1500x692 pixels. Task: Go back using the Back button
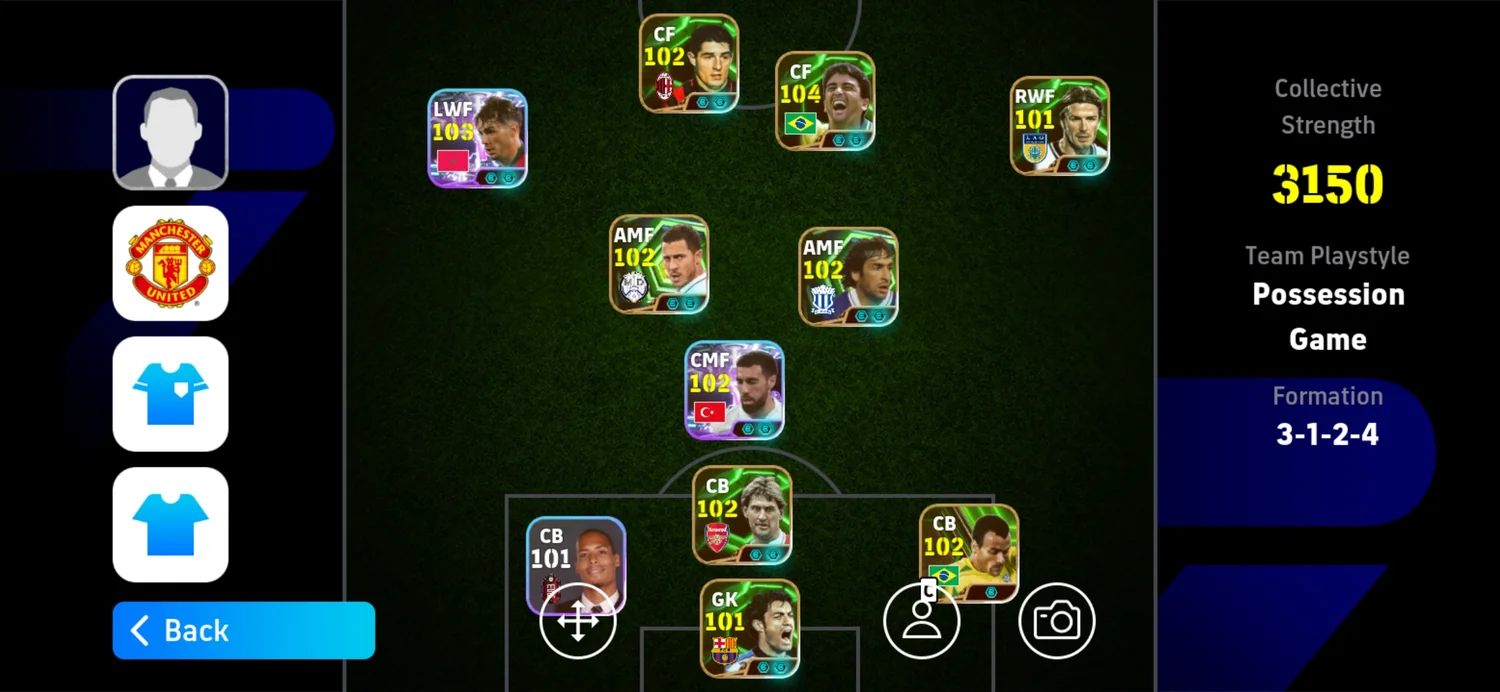(x=243, y=630)
